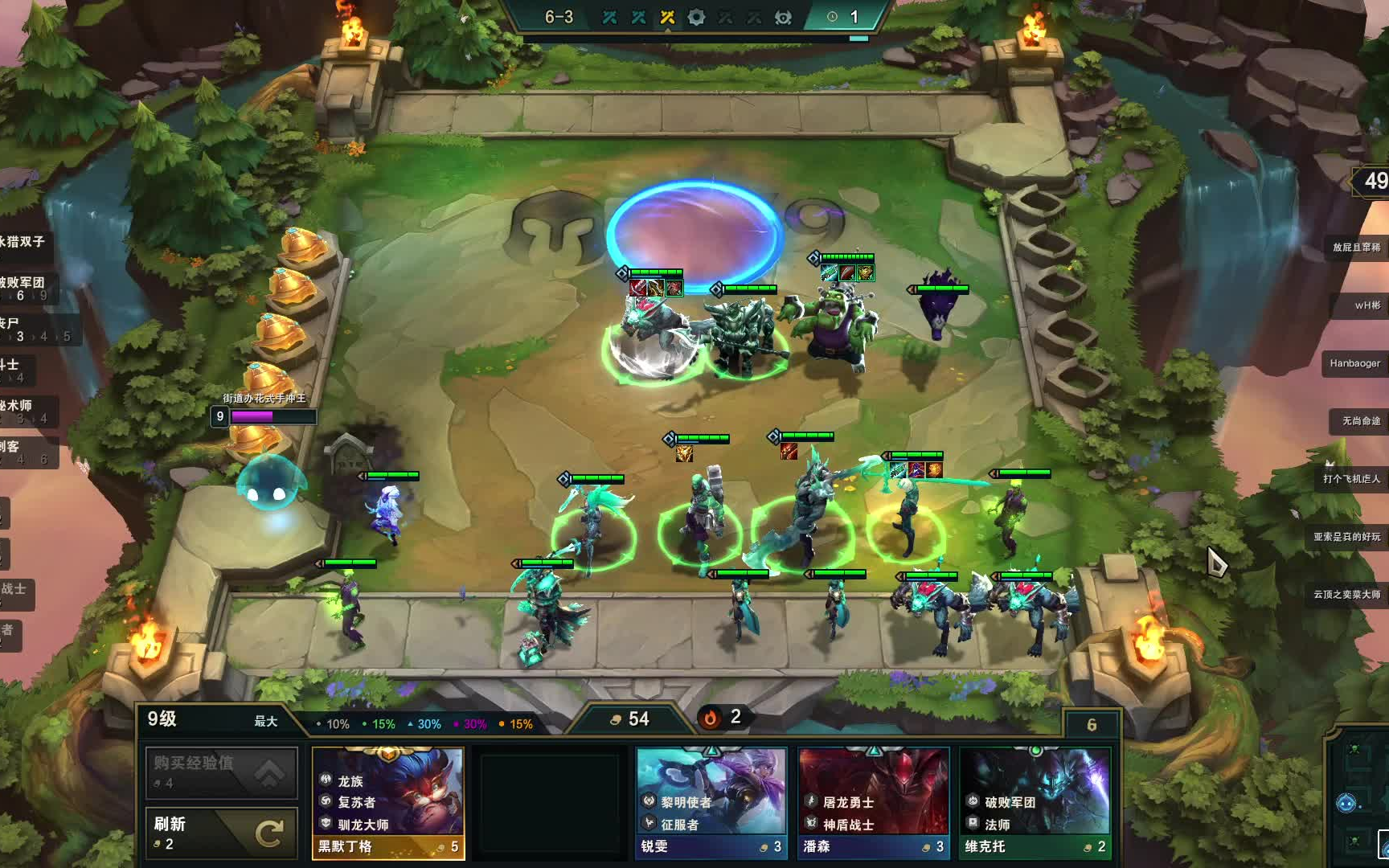Choose player 无尚命途 in the scoreboard

pos(1360,421)
